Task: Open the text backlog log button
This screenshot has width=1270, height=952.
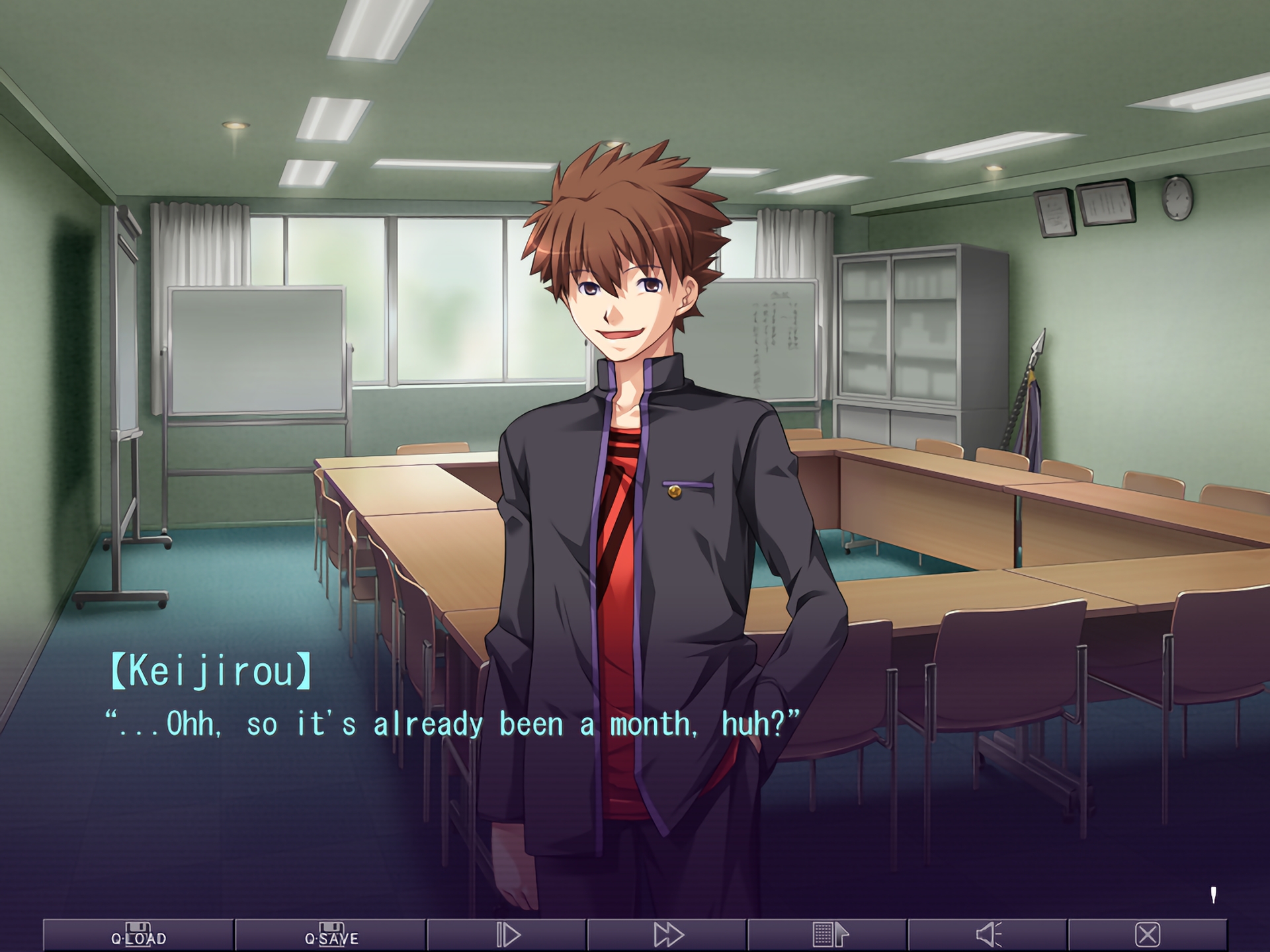Action: pyautogui.click(x=828, y=935)
